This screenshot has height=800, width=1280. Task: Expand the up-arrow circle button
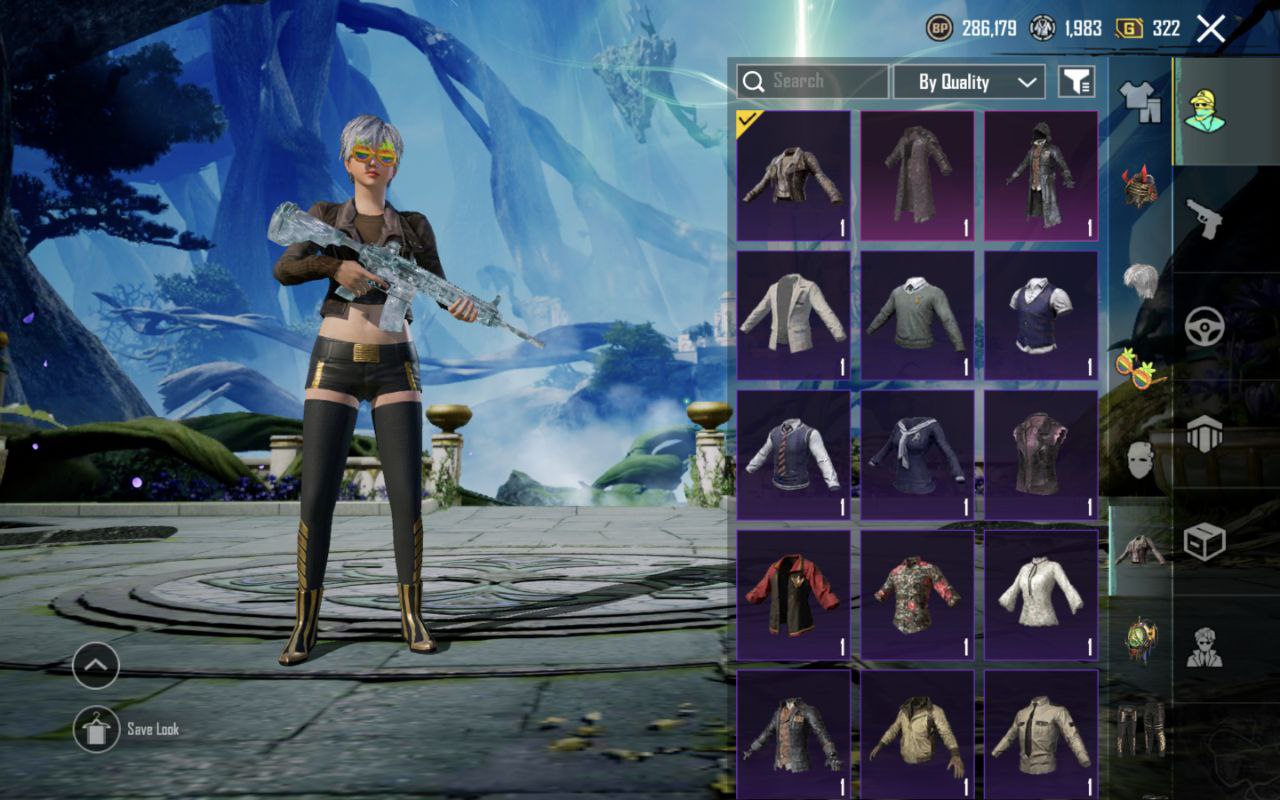[96, 665]
